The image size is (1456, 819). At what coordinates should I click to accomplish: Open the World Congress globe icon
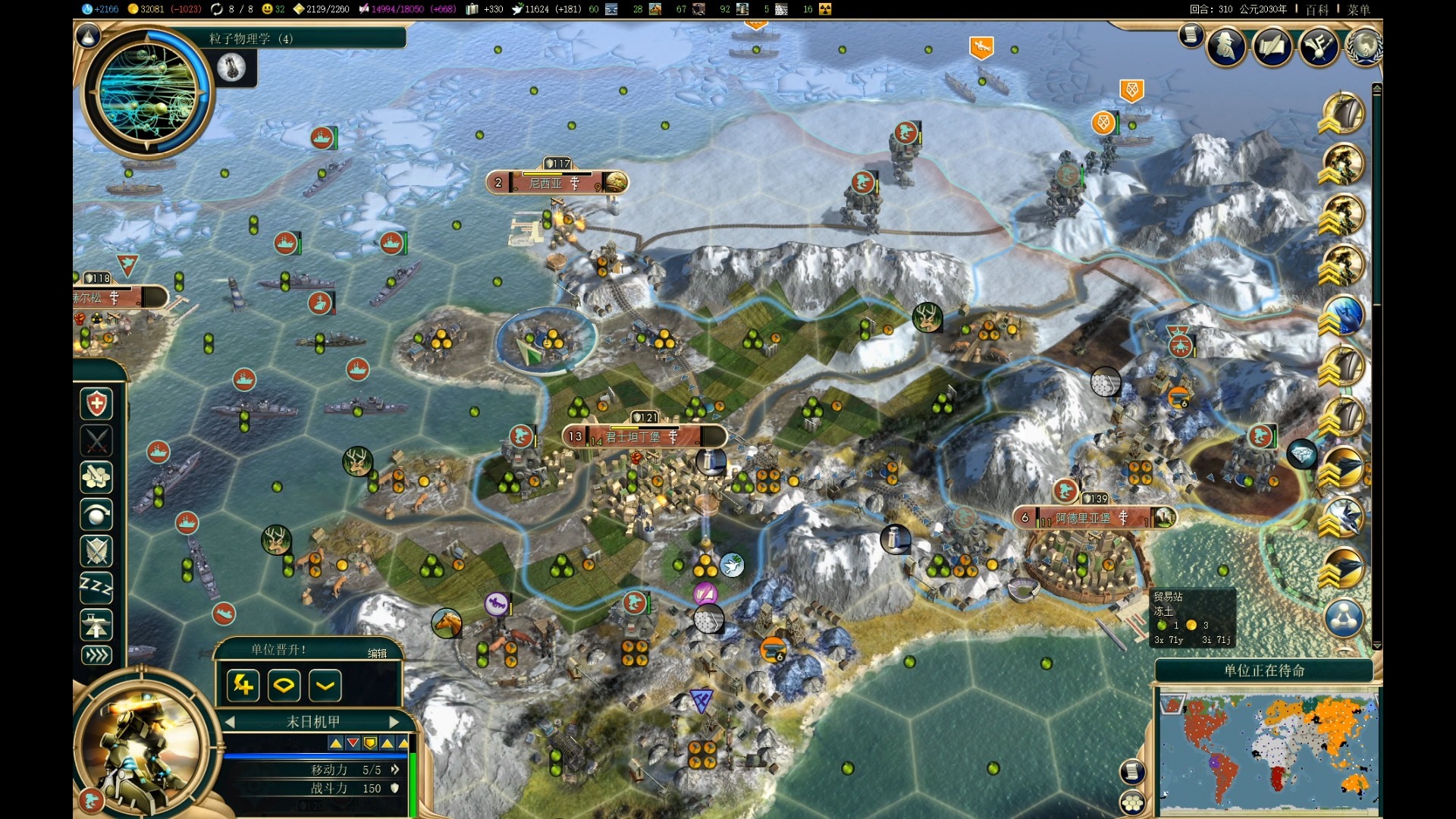tap(1363, 47)
